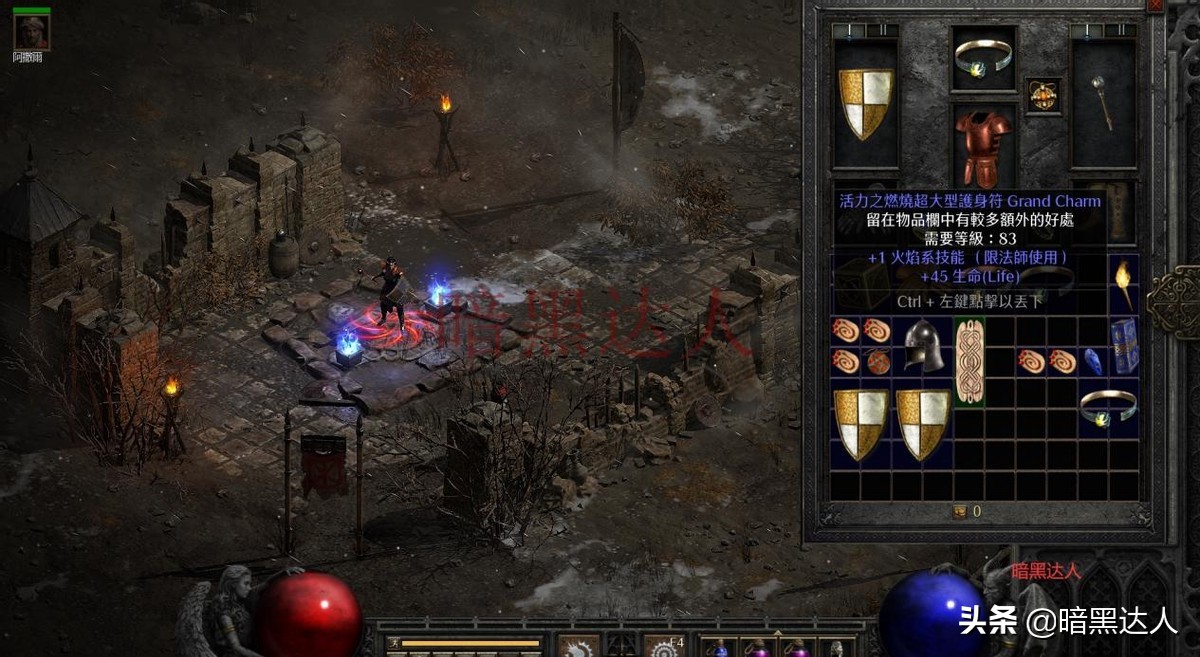Pick up the circlet in inventory grid
Image resolution: width=1200 pixels, height=657 pixels.
(1108, 405)
